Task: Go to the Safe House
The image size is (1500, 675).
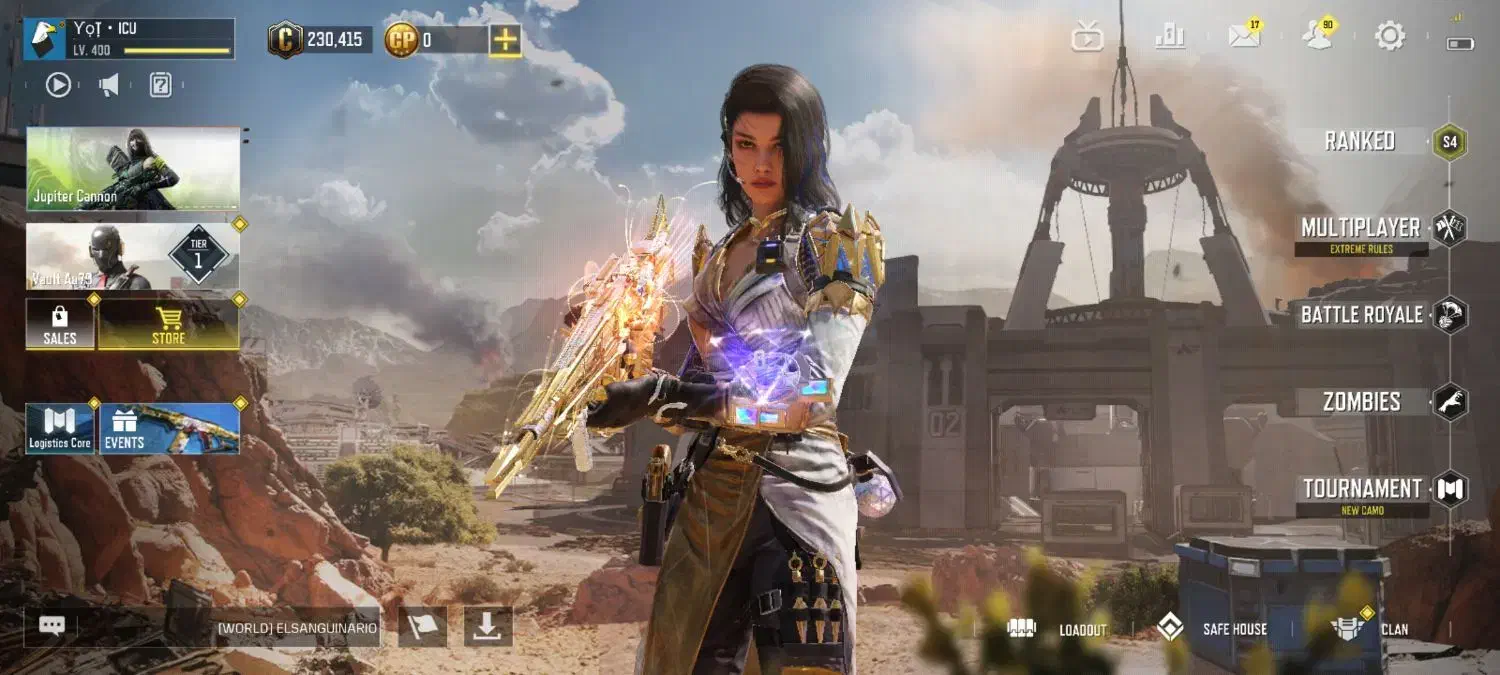Action: click(x=1211, y=629)
